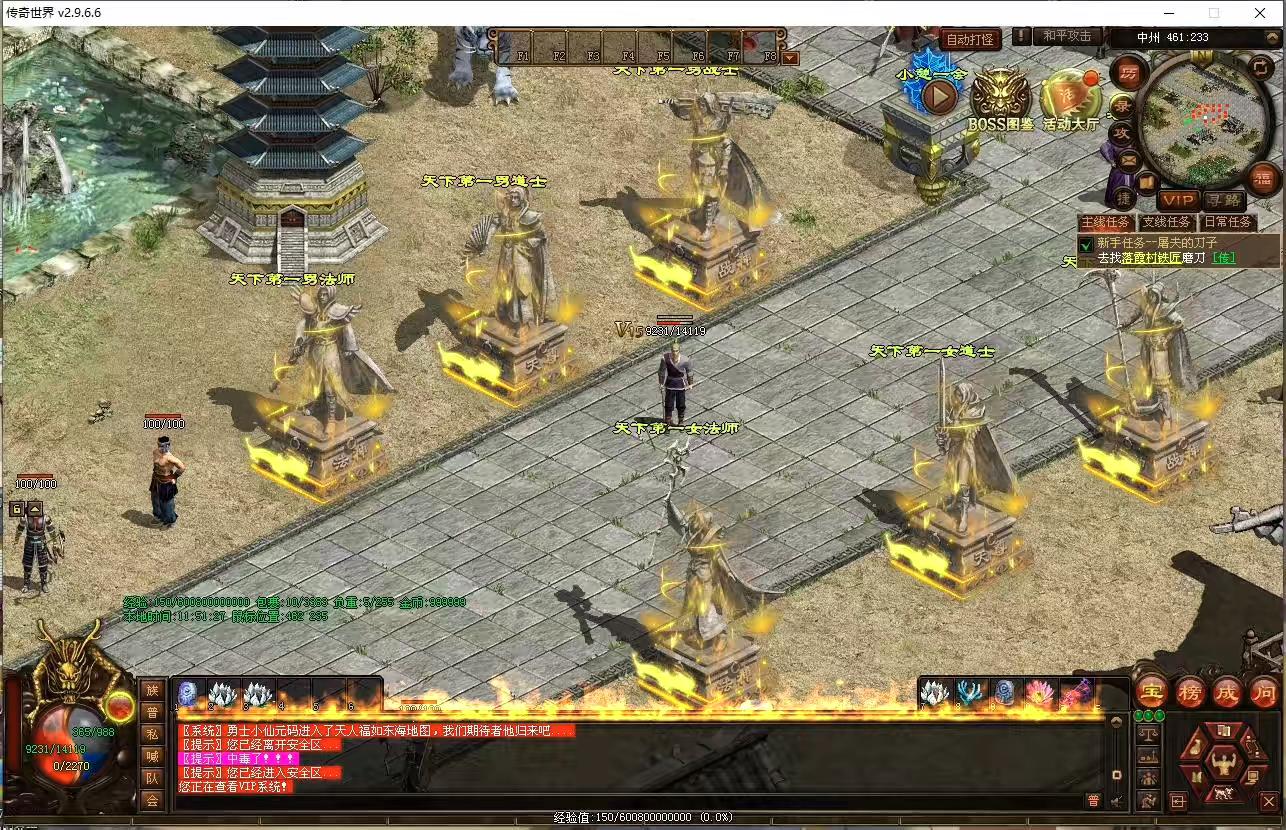The height and width of the screenshot is (830, 1286).
Task: Click the green [传] teleport link
Action: 1223,258
